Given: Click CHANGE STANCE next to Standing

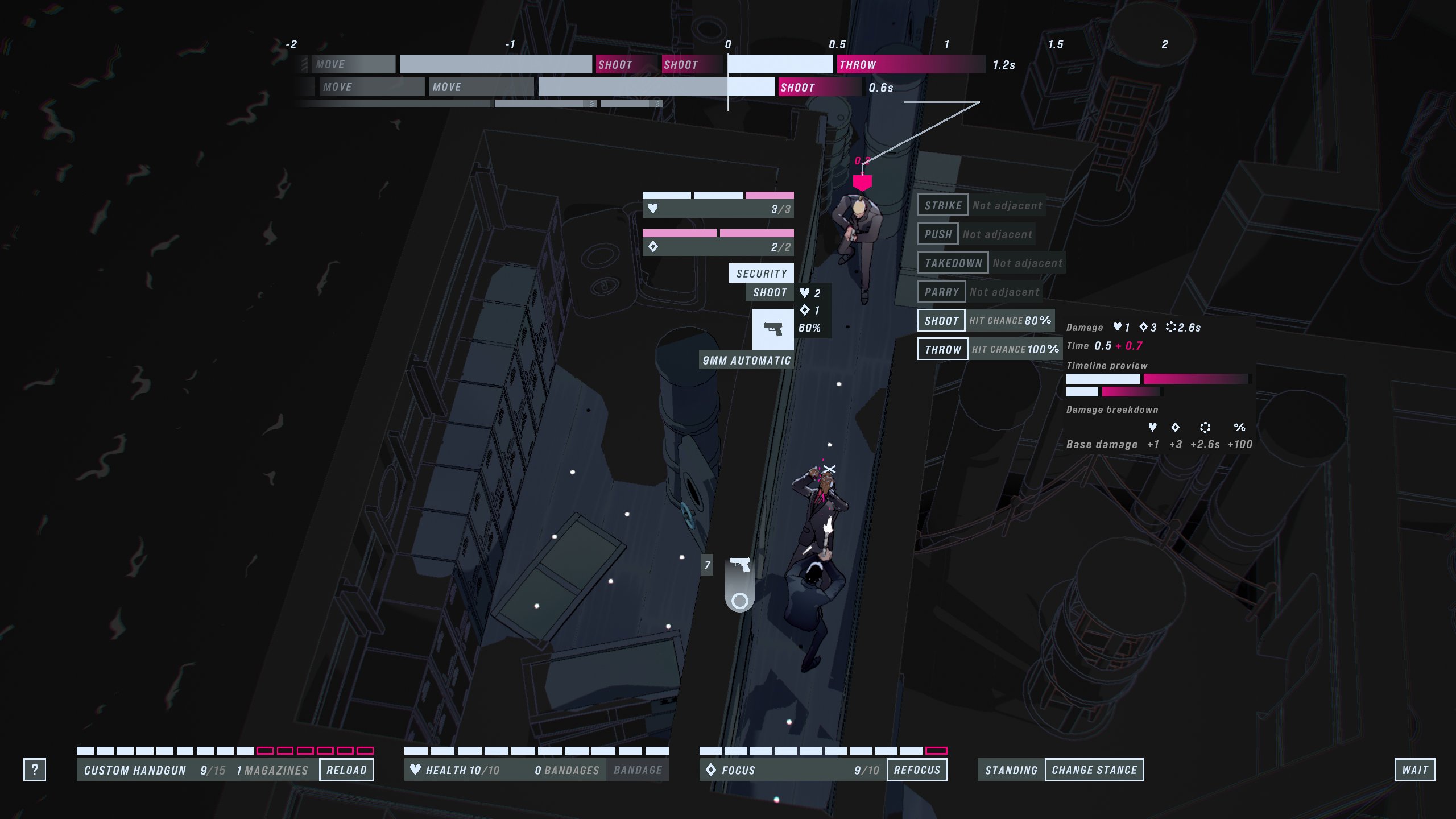Looking at the screenshot, I should click(1094, 770).
